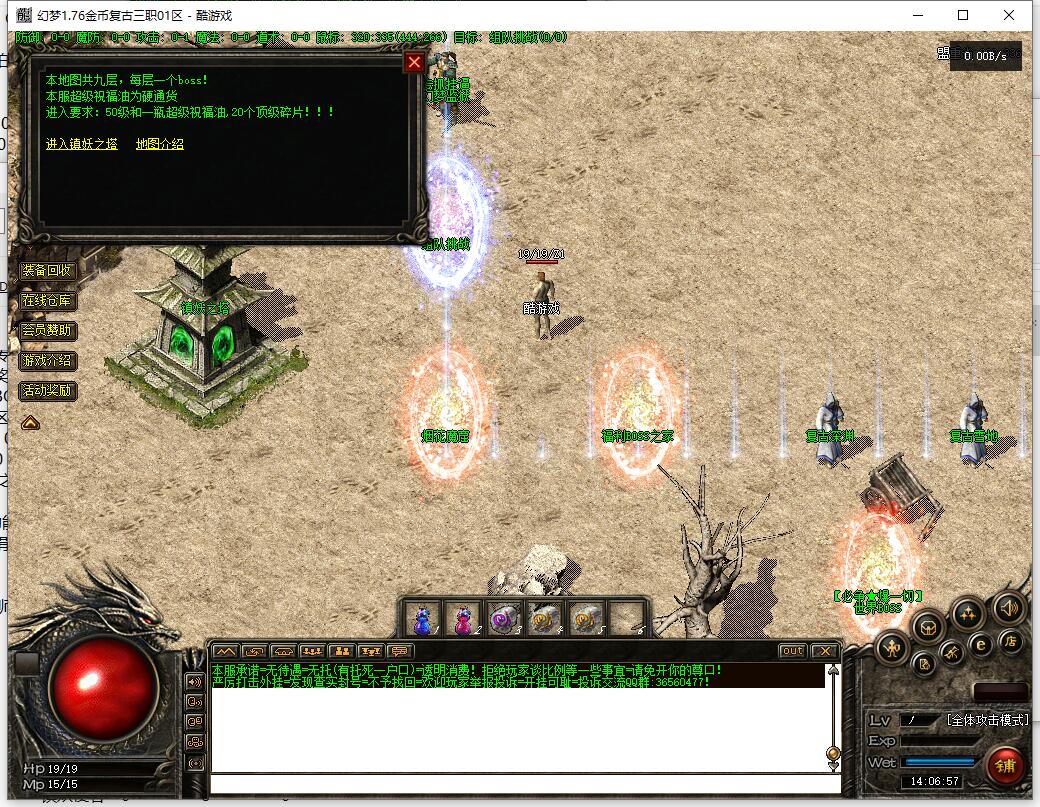Toggle sound with the speaker icon
1040x807 pixels.
pyautogui.click(x=1008, y=607)
